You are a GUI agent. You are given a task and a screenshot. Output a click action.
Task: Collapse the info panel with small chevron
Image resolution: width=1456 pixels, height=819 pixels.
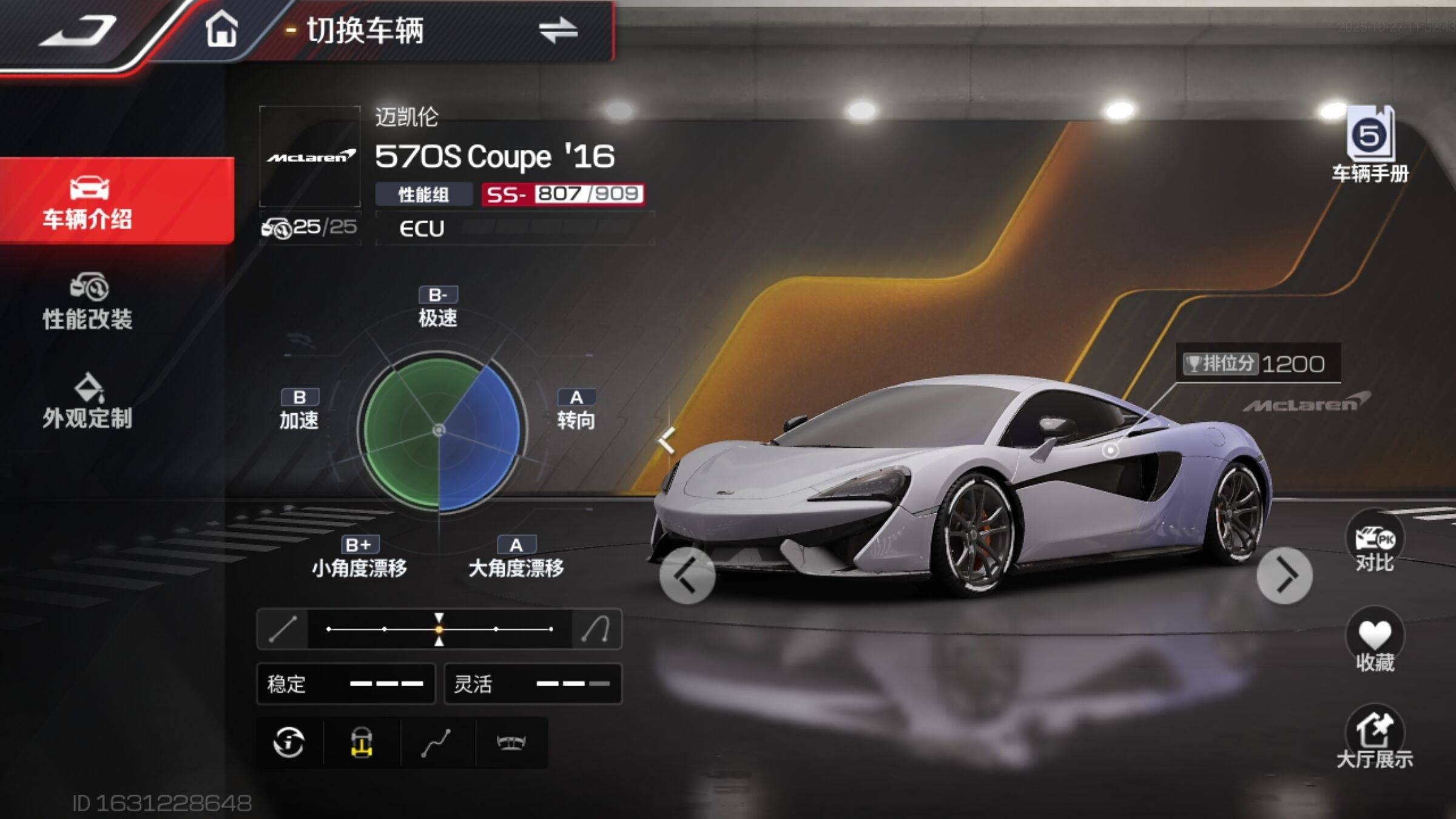pos(667,440)
